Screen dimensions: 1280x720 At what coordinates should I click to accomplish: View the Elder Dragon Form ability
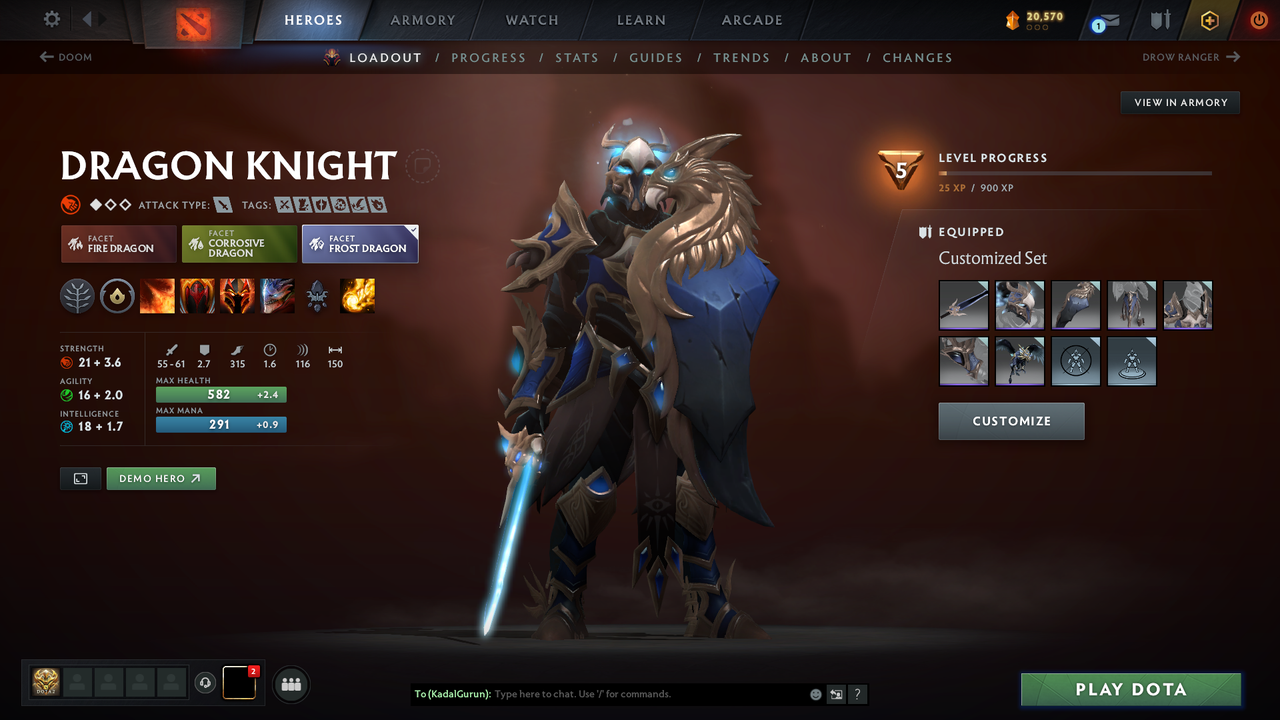[x=277, y=295]
